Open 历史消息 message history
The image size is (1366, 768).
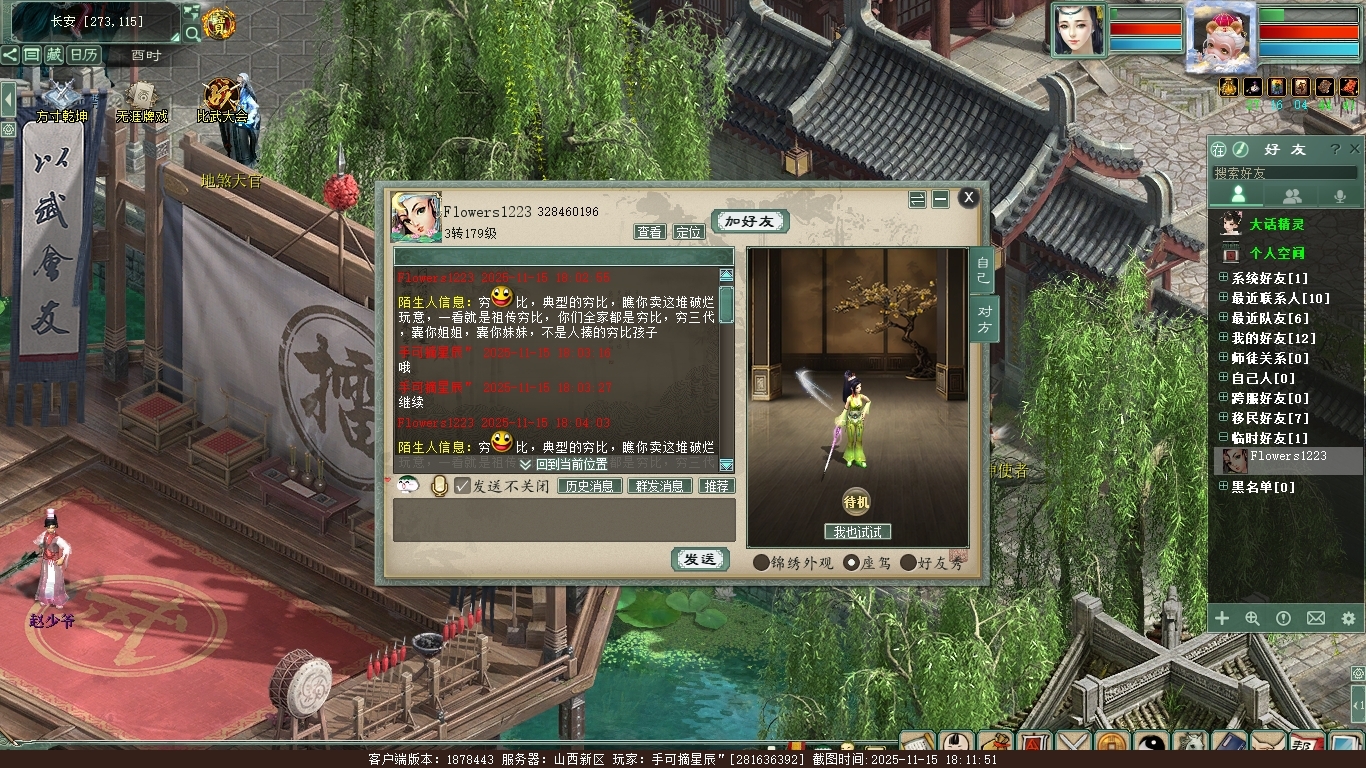[589, 486]
